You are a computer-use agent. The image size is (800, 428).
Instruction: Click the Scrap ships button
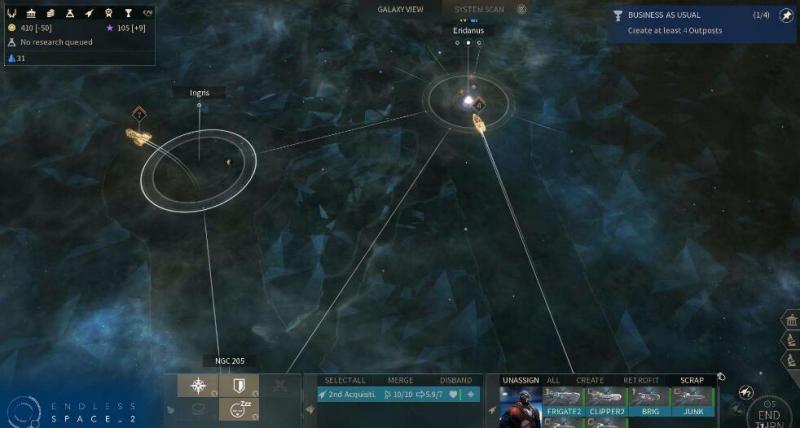pos(692,380)
